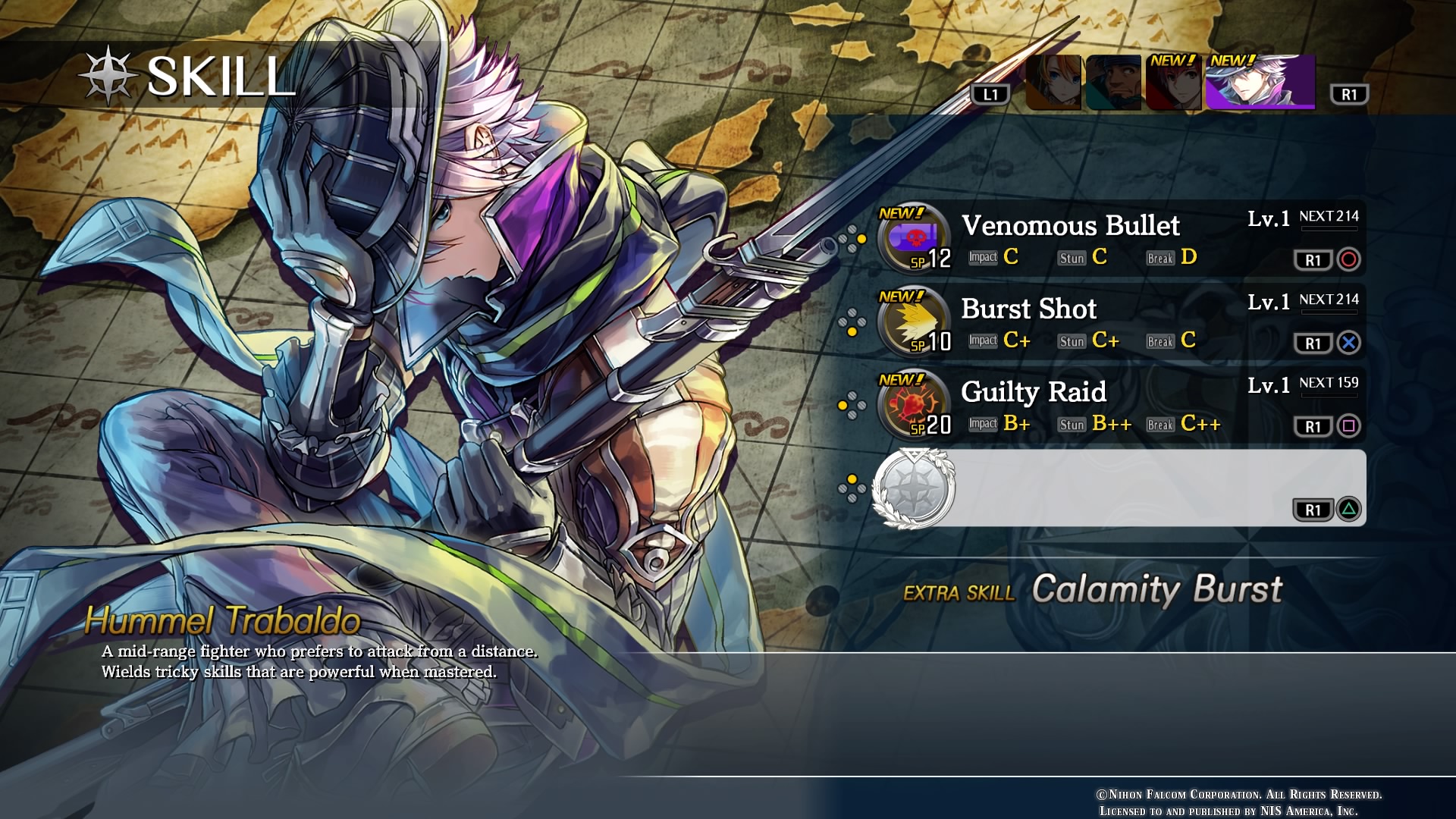Switch to the orange-haired character portrait
The height and width of the screenshot is (819, 1456).
point(1053,83)
